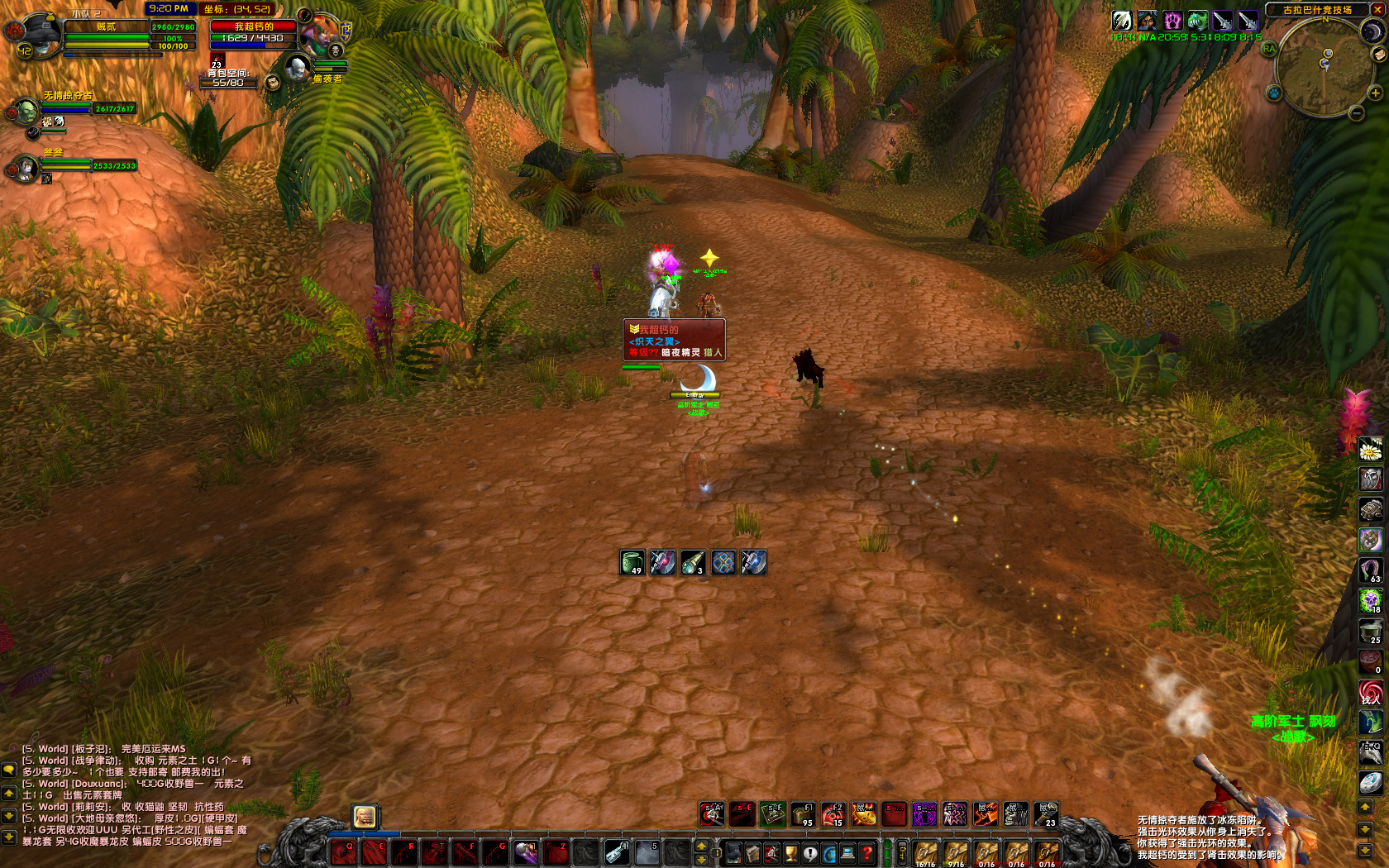The width and height of the screenshot is (1389, 868).
Task: Click the green fish buff icon
Action: coord(1197,21)
